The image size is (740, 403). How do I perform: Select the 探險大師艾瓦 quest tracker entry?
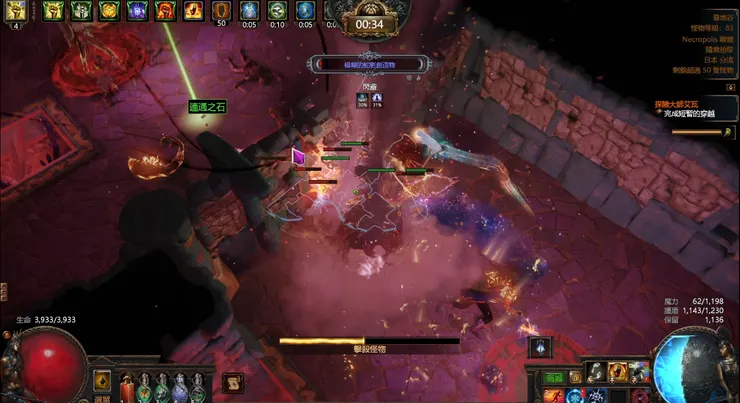pos(684,102)
